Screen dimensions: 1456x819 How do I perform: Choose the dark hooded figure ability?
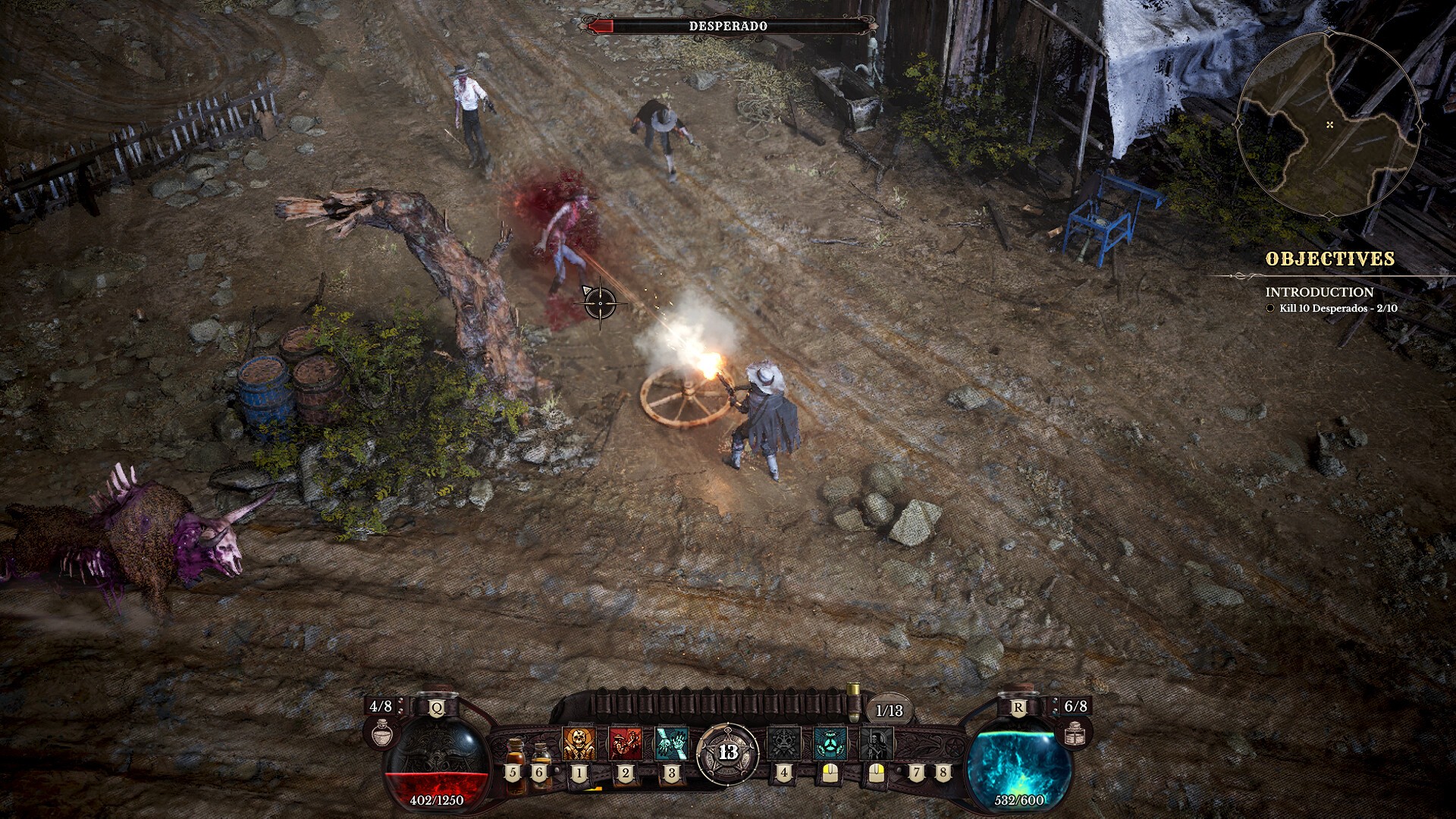pos(876,744)
